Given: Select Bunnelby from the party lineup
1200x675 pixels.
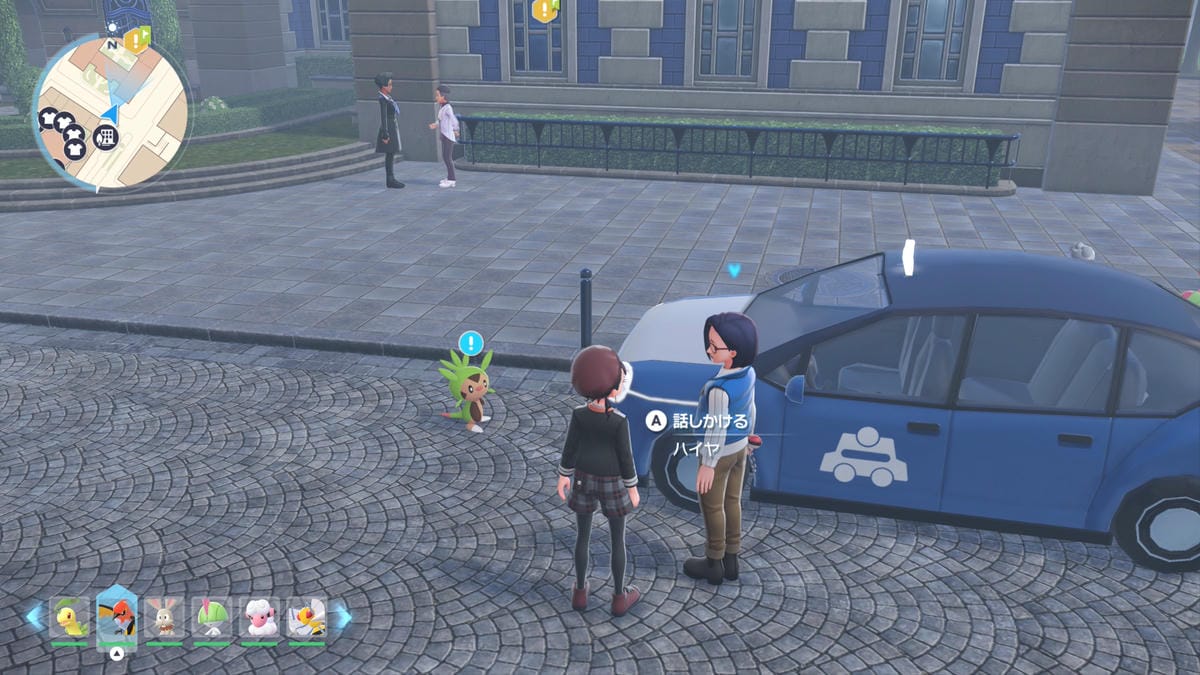Looking at the screenshot, I should tap(164, 617).
